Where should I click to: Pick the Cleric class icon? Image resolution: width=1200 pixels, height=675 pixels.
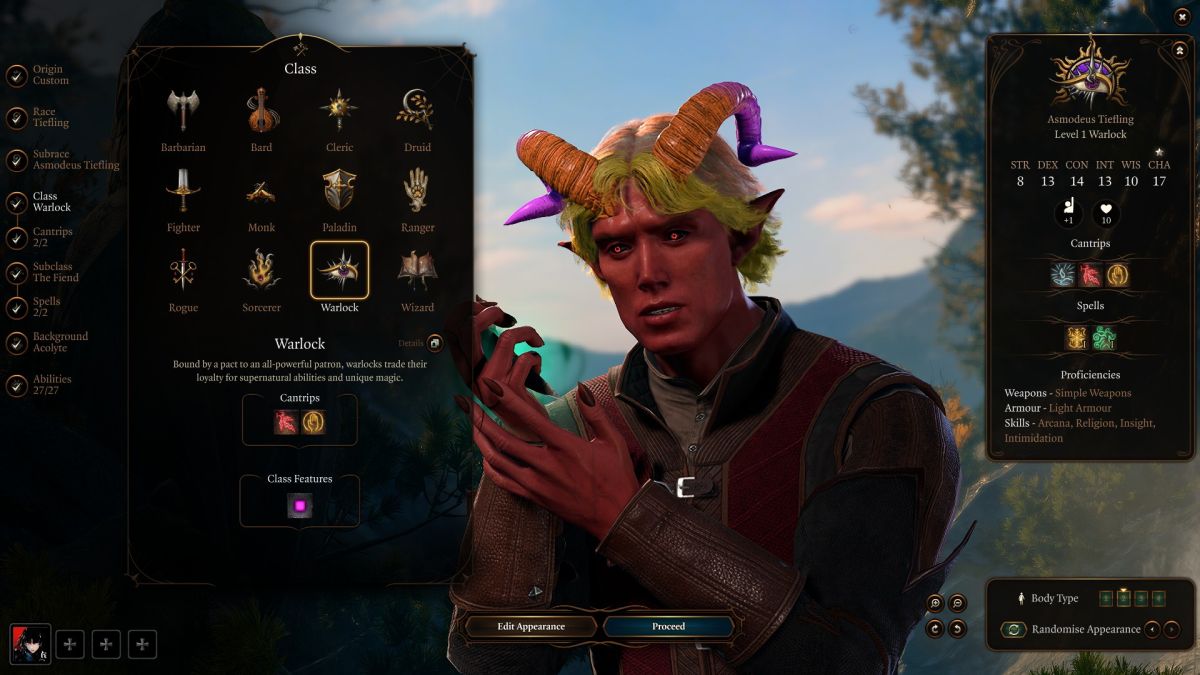[339, 111]
